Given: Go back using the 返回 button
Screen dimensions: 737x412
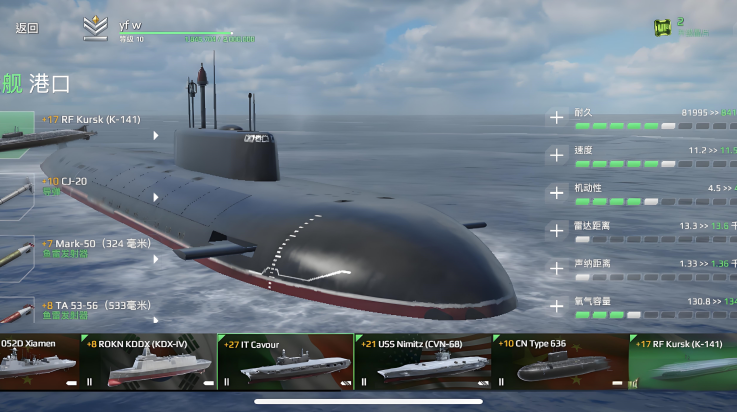Looking at the screenshot, I should (27, 28).
